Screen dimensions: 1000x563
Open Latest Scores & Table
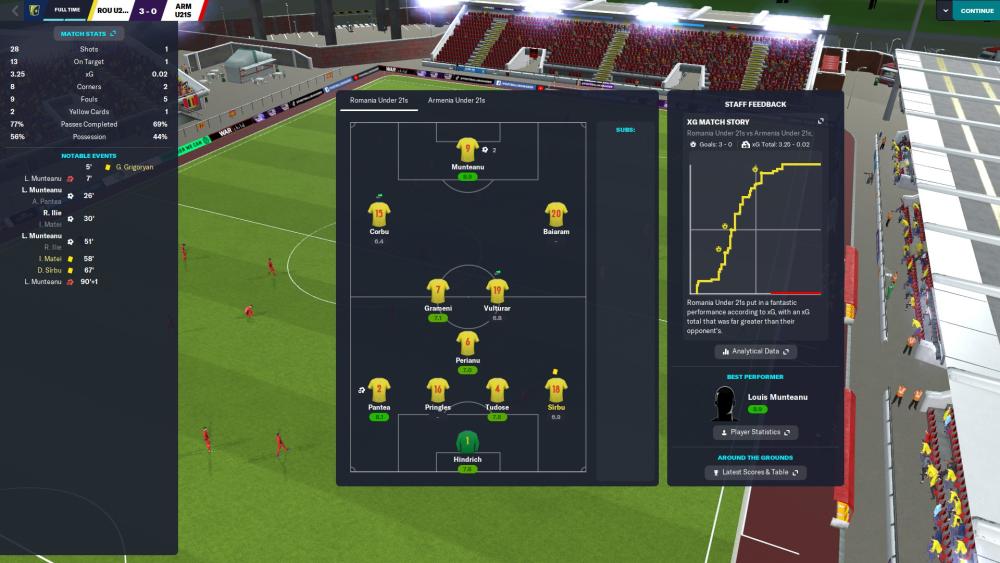755,472
